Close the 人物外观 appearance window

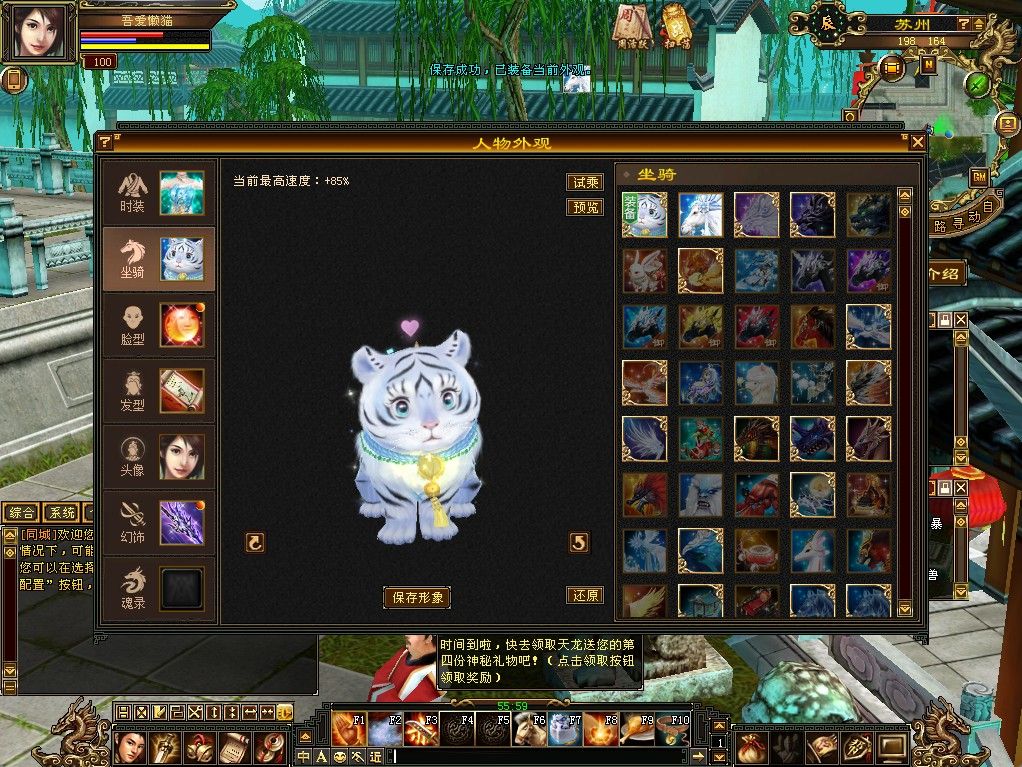pyautogui.click(x=917, y=143)
